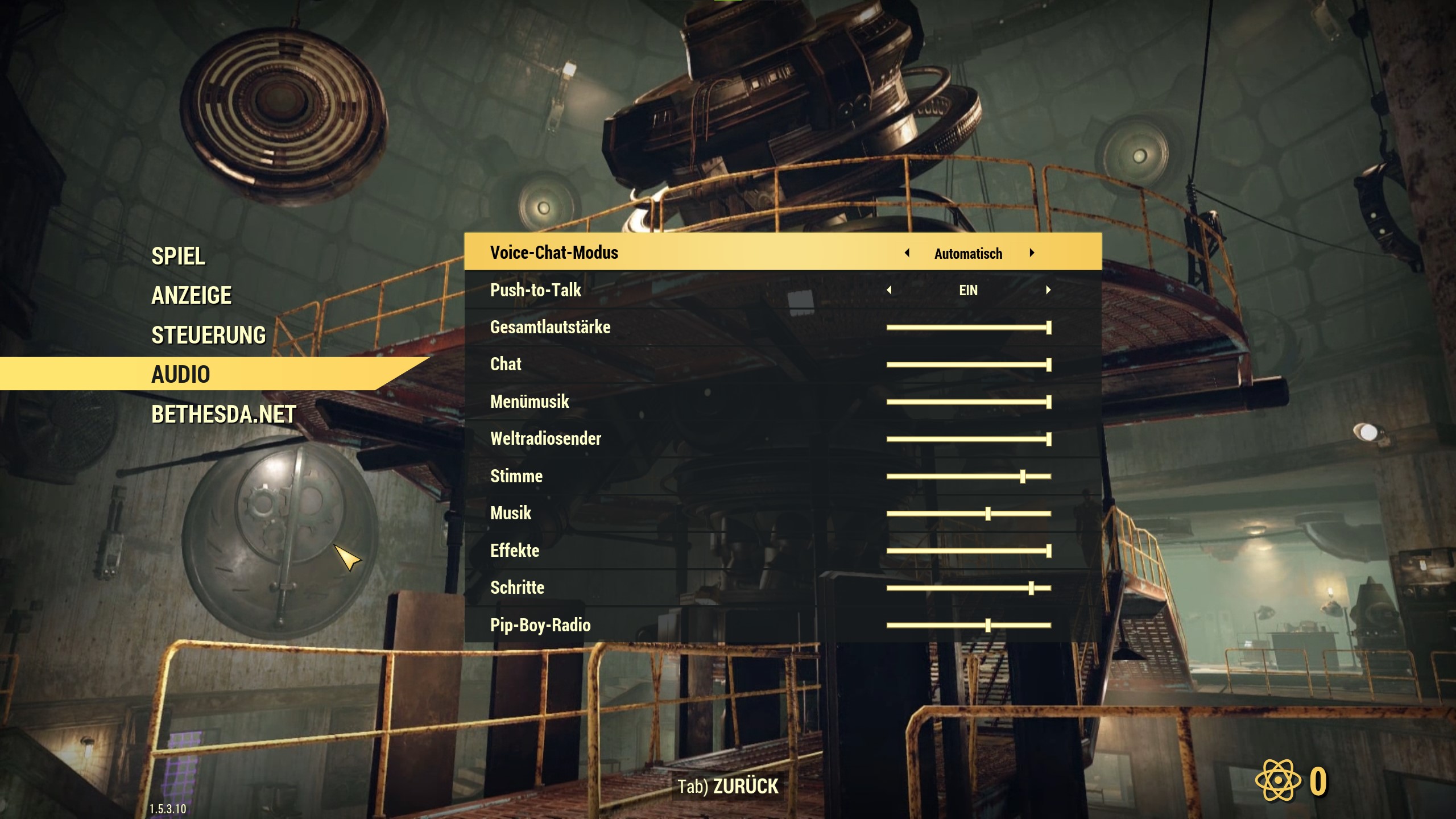1456x819 pixels.
Task: Switch to the ANZEIGE settings section
Action: pos(192,296)
